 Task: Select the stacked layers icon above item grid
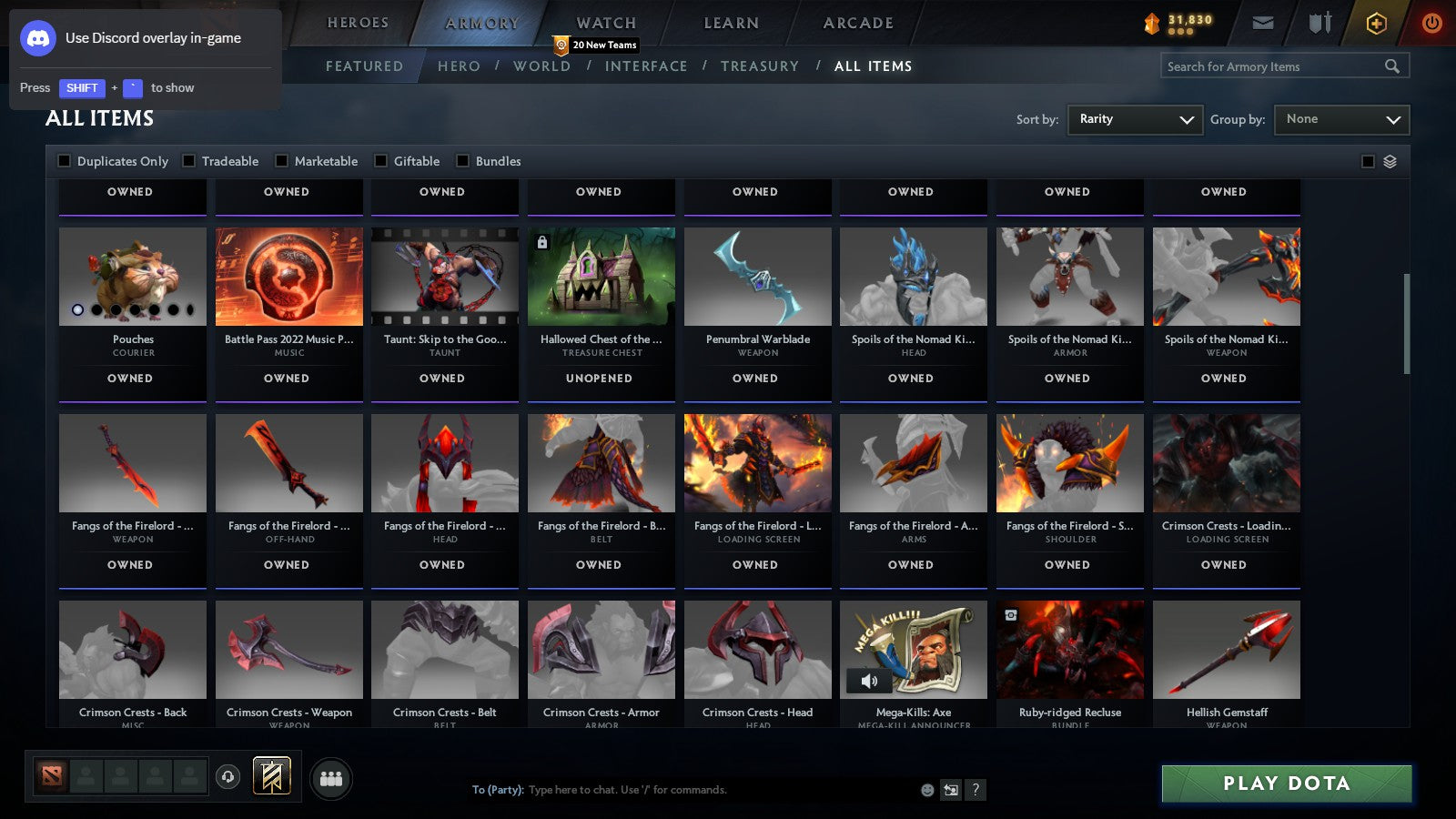click(1389, 160)
